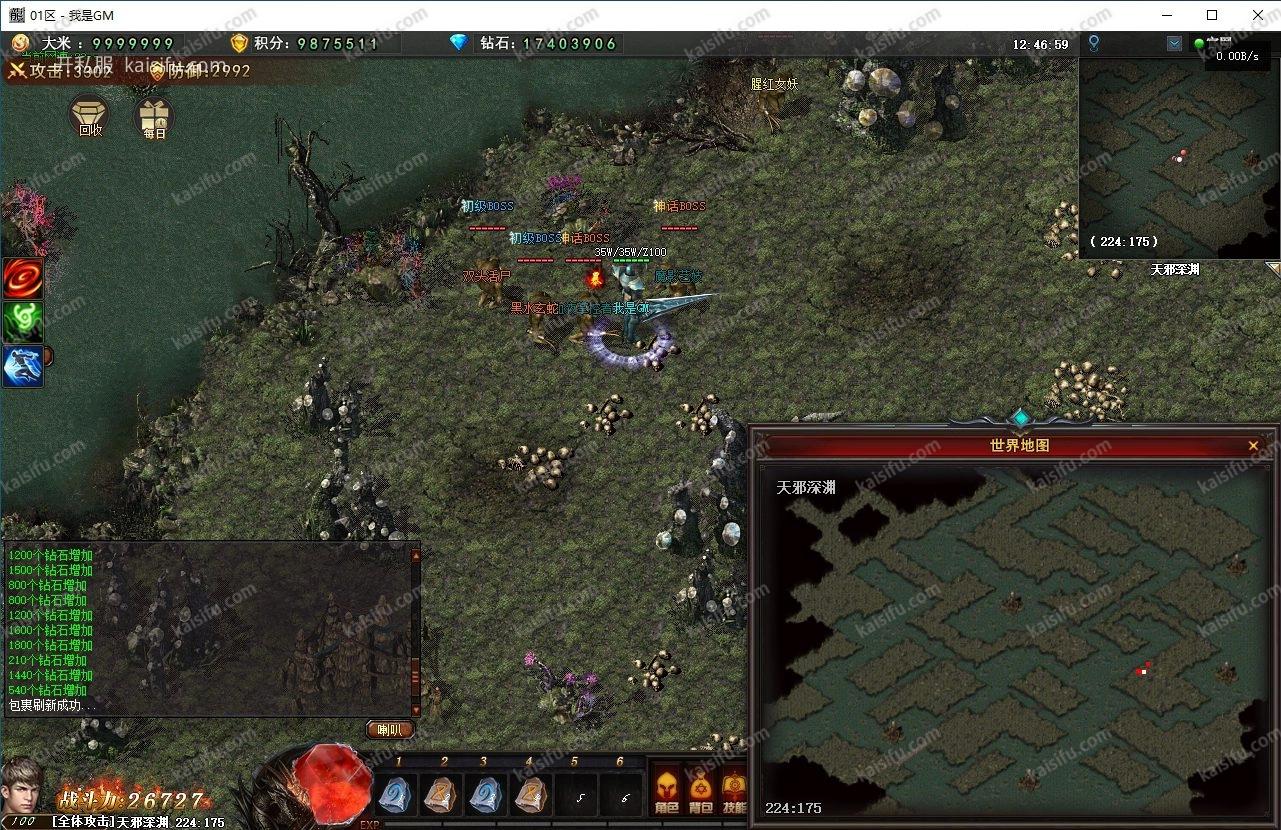Screen dimensions: 1281x830
Task: Click the blue map pin icon
Action: click(1094, 43)
